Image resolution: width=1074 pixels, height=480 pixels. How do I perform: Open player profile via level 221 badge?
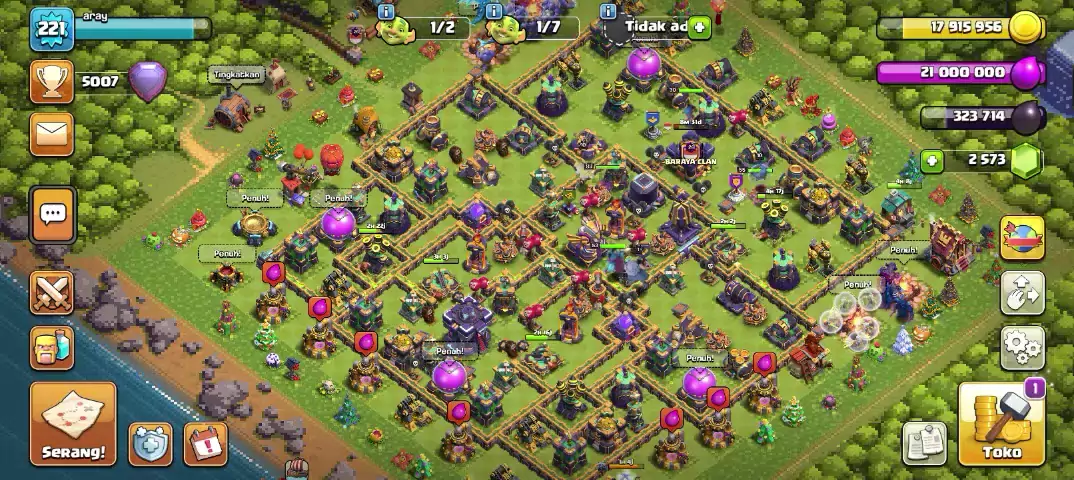pyautogui.click(x=50, y=29)
